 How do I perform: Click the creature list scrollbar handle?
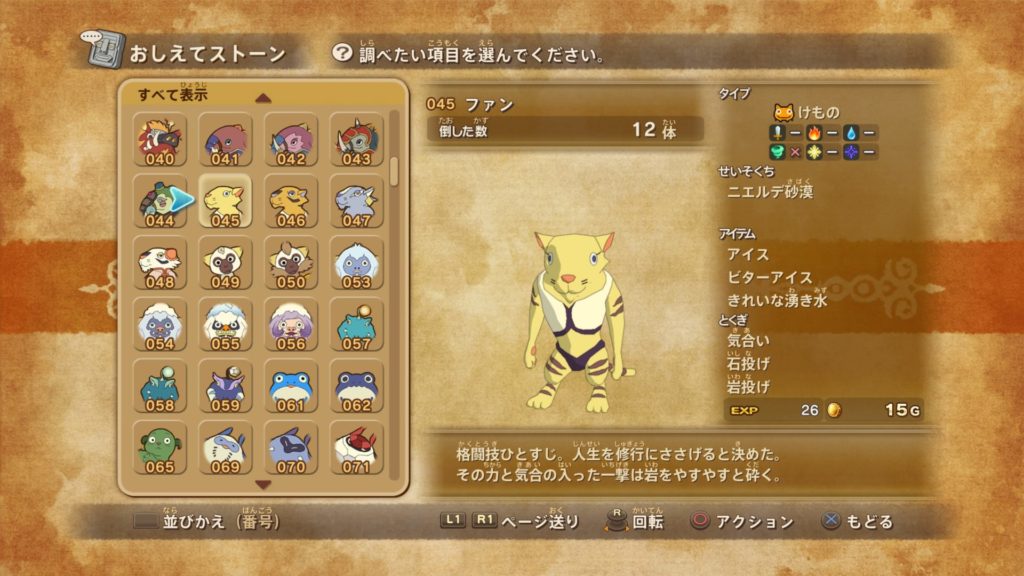[x=394, y=171]
